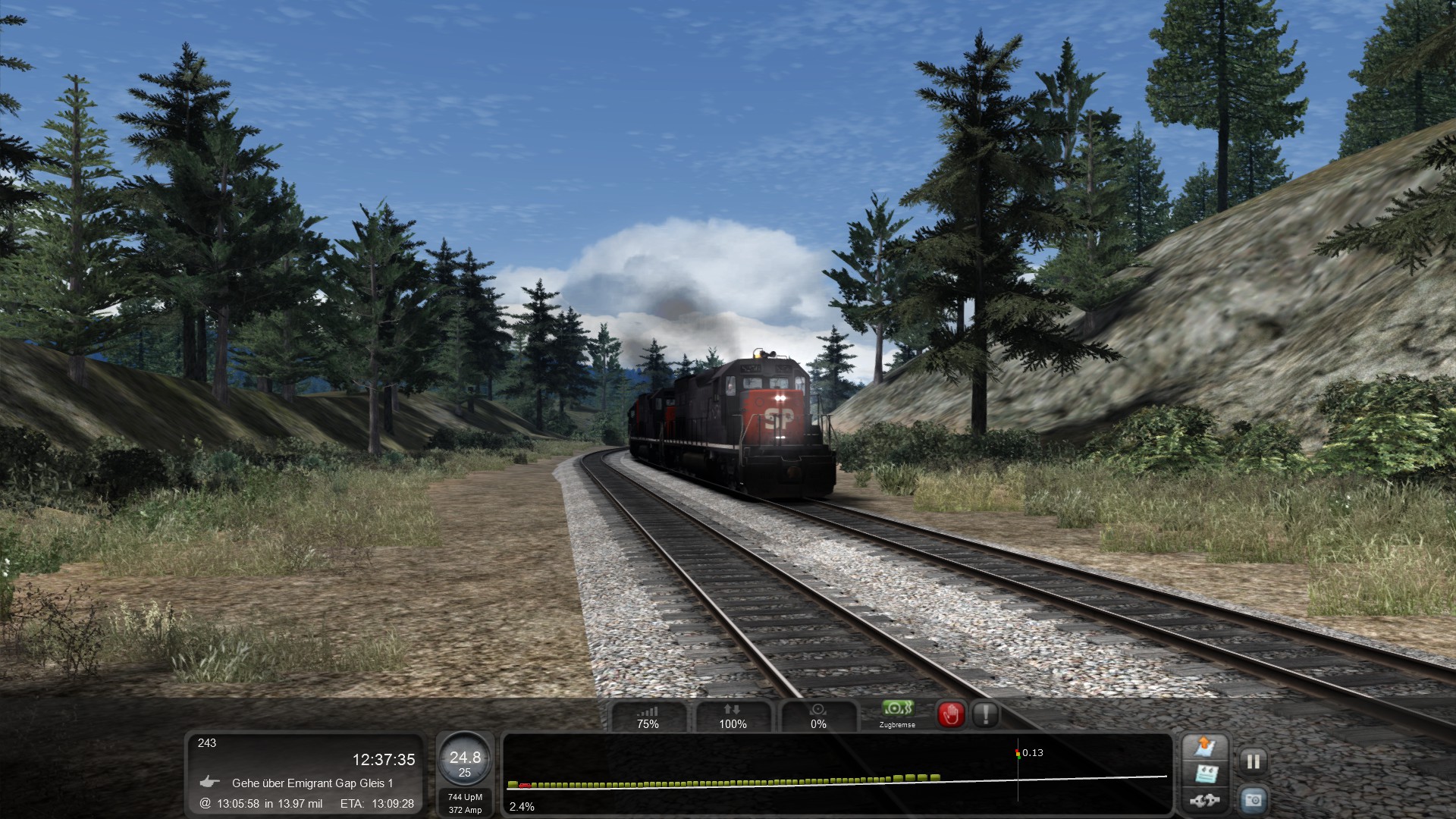
Task: Click the coupling icon button
Action: tap(1204, 800)
